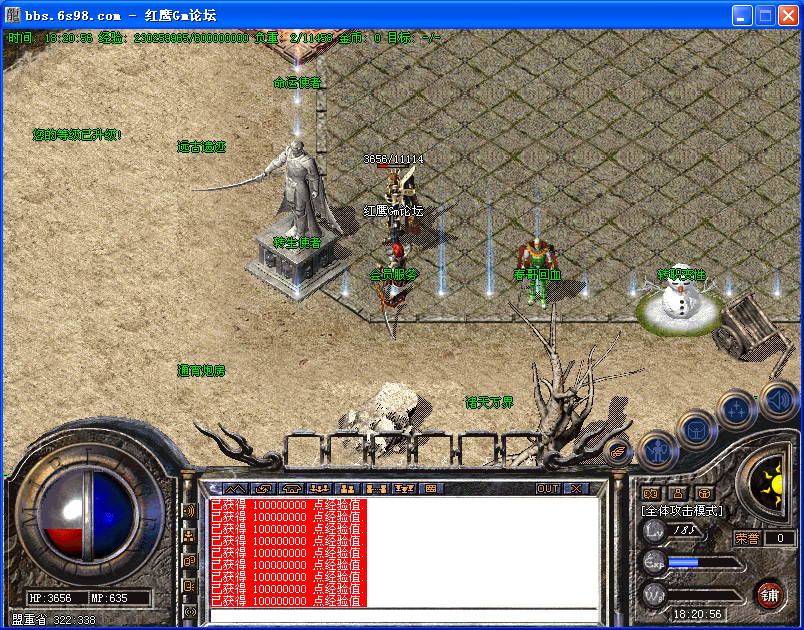Click the two-people toolbar icon

coord(349,488)
